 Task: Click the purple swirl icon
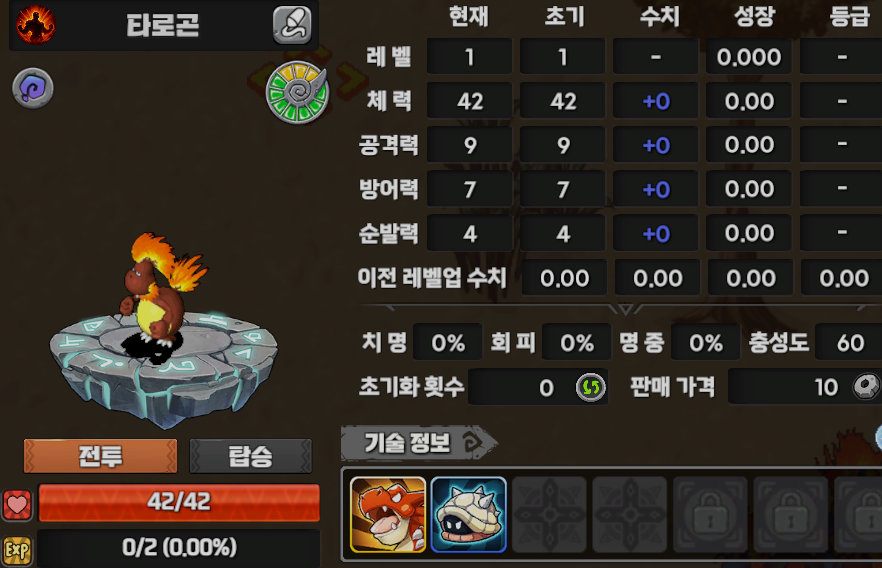(32, 89)
